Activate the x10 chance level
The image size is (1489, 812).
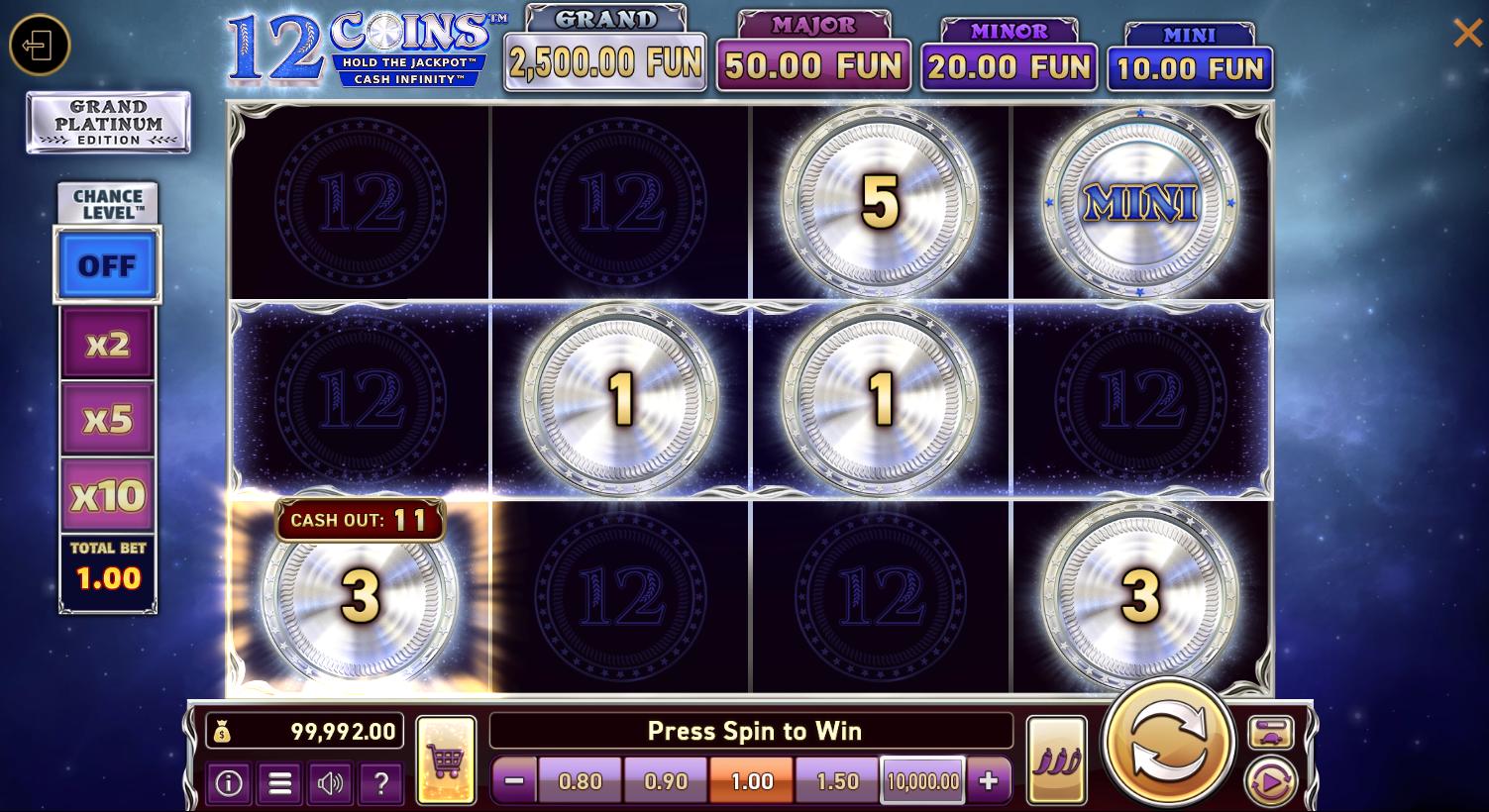point(107,495)
